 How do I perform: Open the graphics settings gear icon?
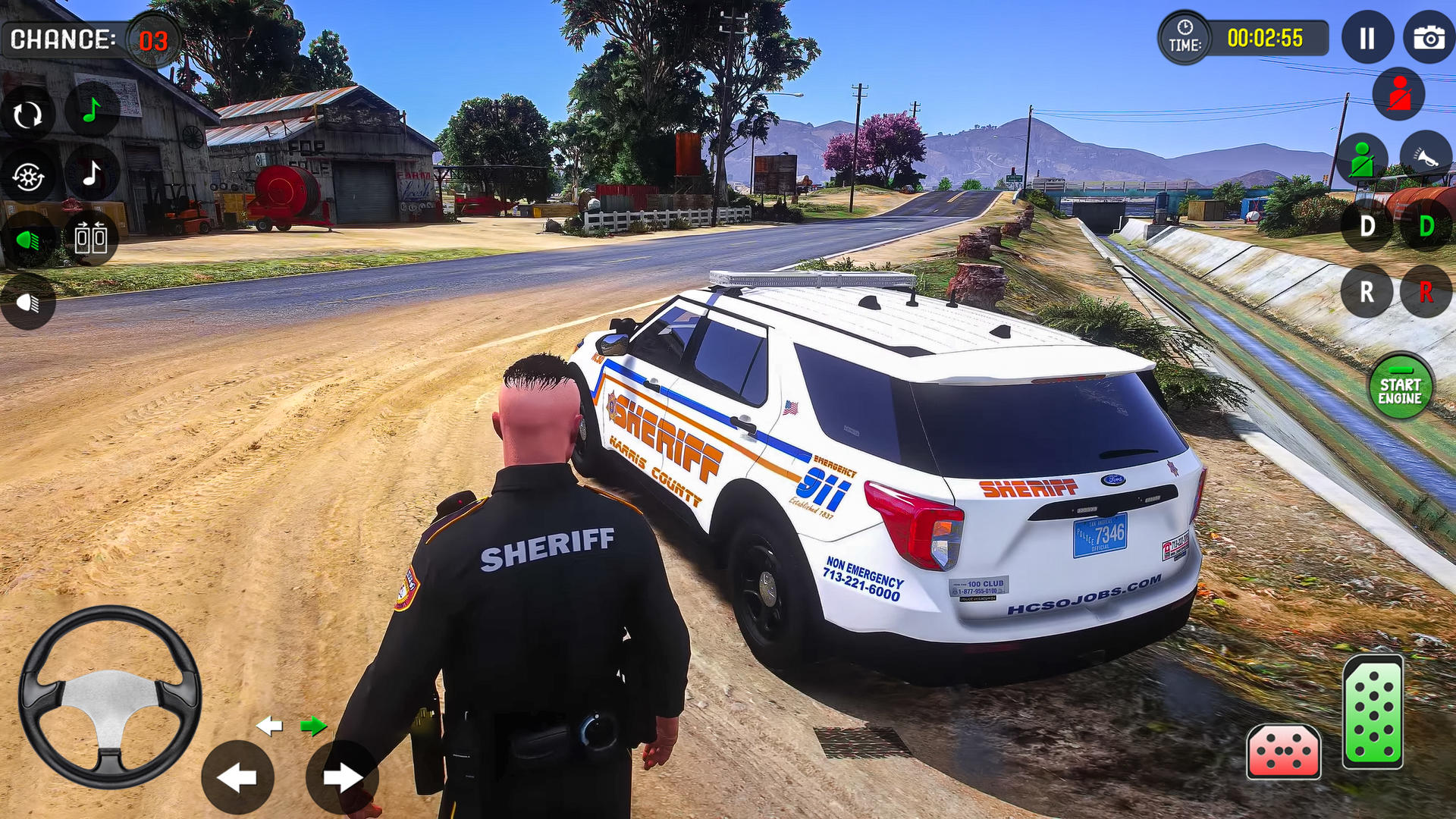(x=30, y=174)
